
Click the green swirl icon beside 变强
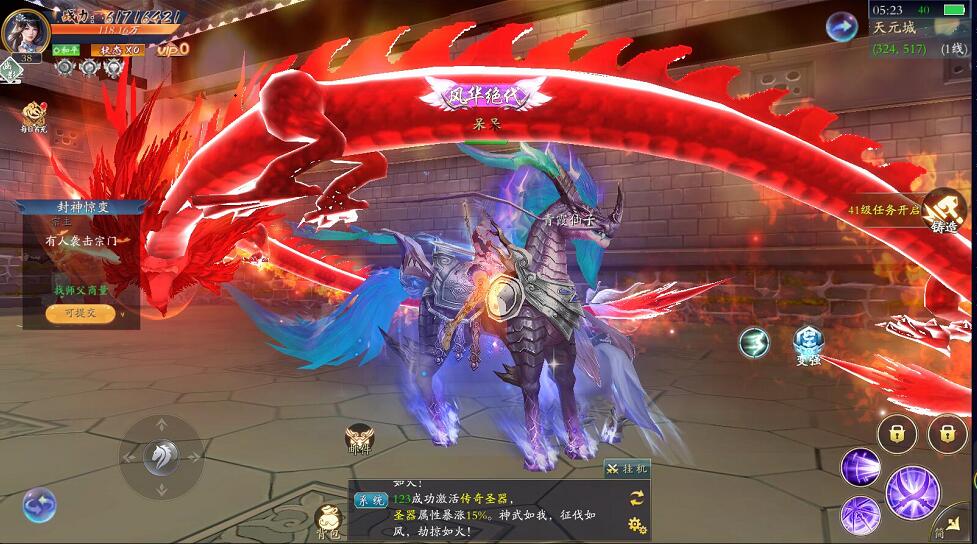tap(754, 343)
